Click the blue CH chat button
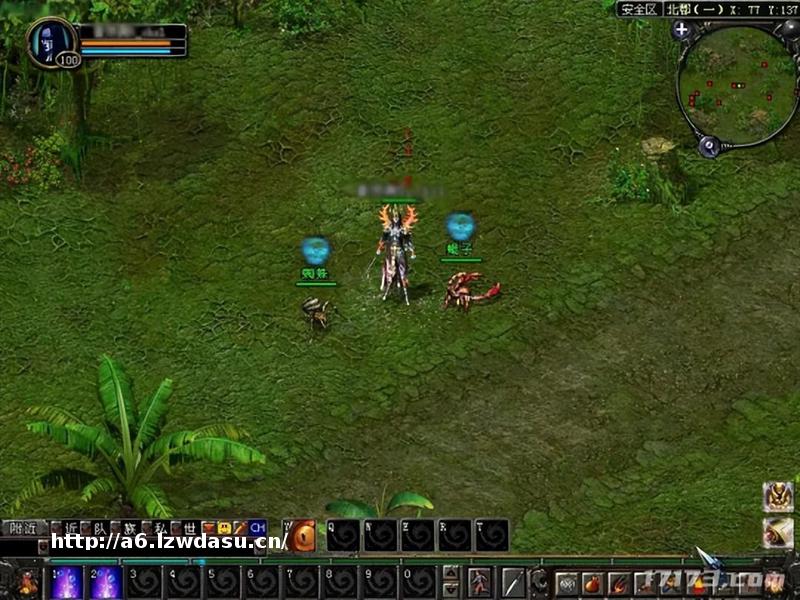 (x=257, y=527)
